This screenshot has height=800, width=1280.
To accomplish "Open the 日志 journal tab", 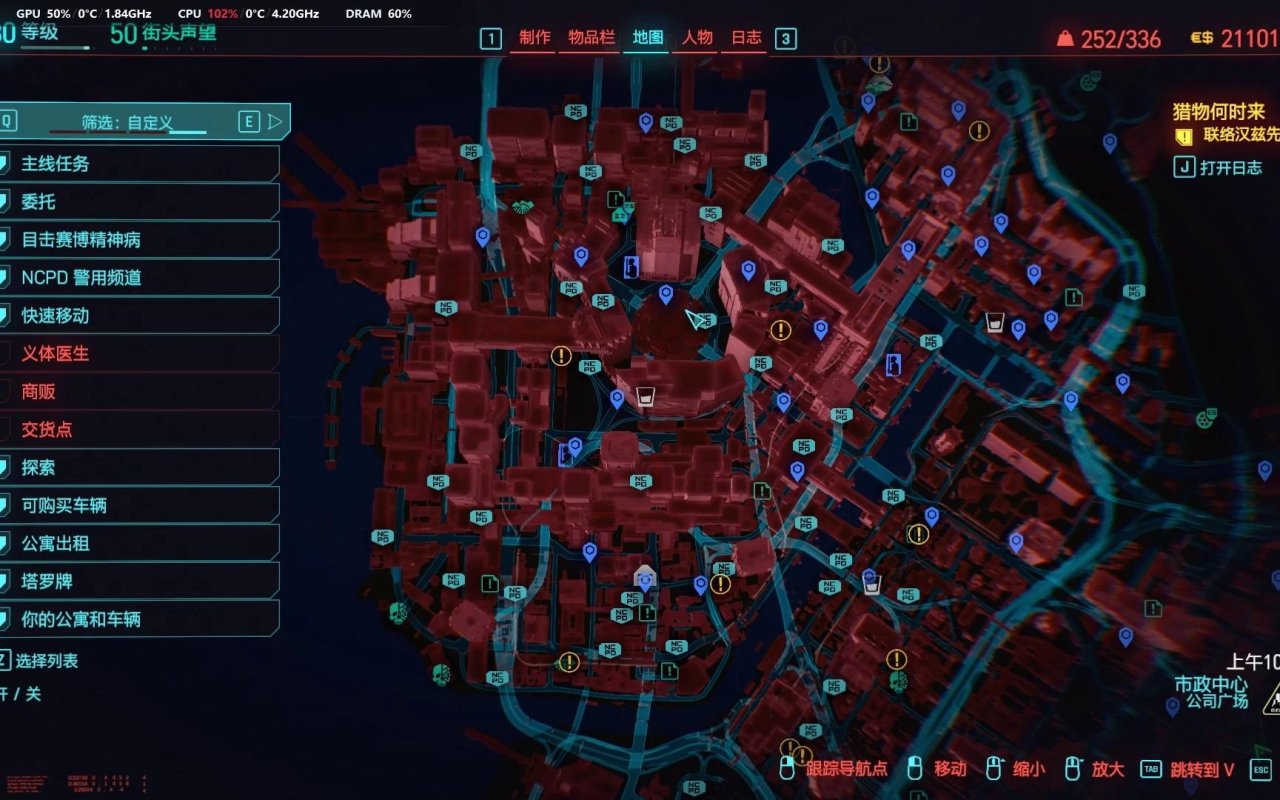I will tap(746, 38).
